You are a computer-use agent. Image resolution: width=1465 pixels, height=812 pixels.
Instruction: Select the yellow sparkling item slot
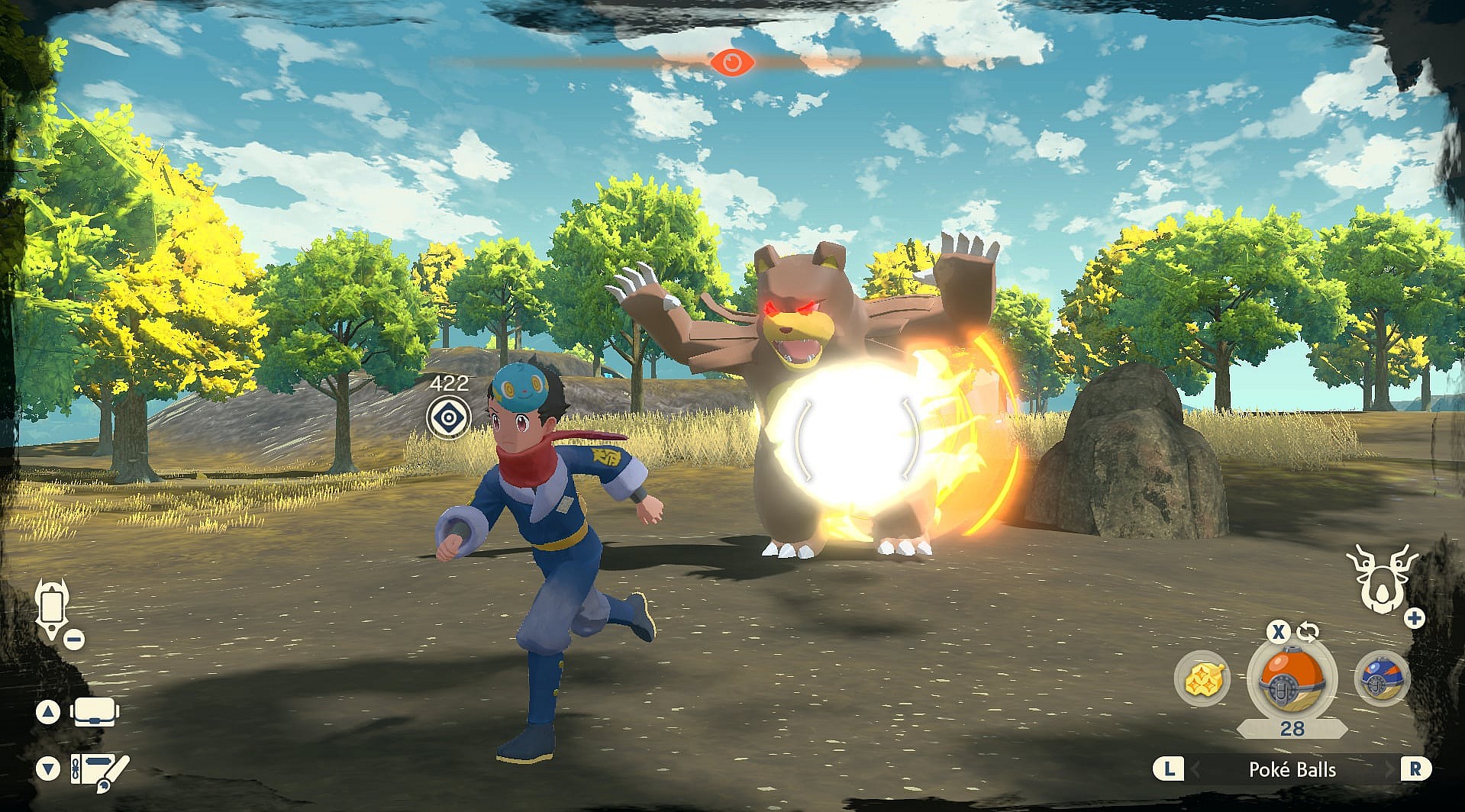(x=1202, y=678)
